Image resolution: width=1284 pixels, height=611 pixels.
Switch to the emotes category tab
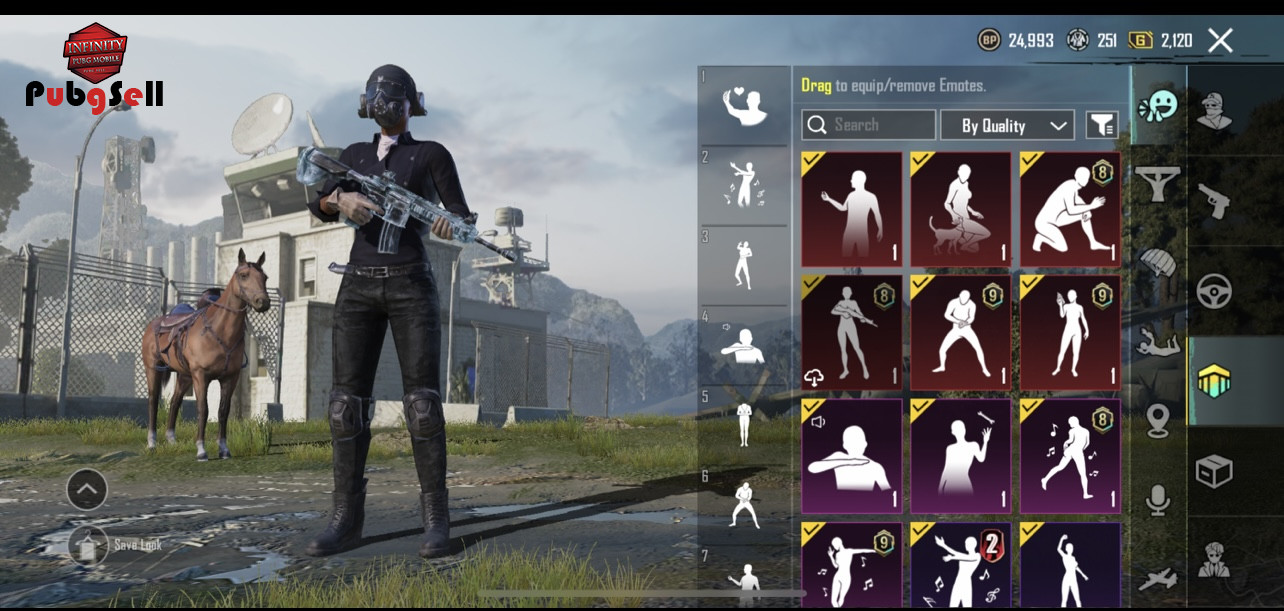(1158, 105)
